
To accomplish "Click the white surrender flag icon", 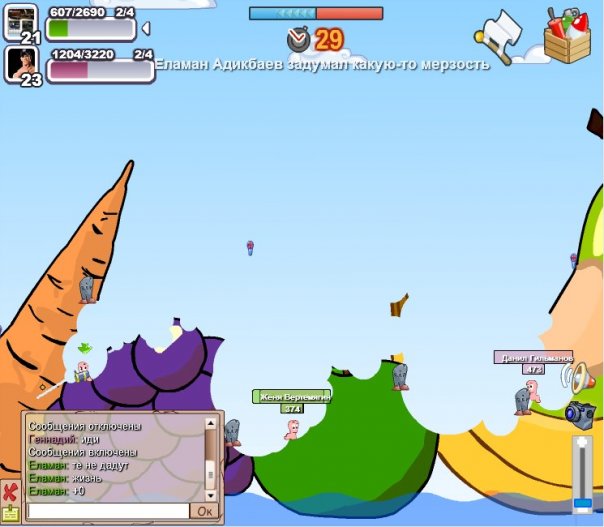I will tap(500, 35).
